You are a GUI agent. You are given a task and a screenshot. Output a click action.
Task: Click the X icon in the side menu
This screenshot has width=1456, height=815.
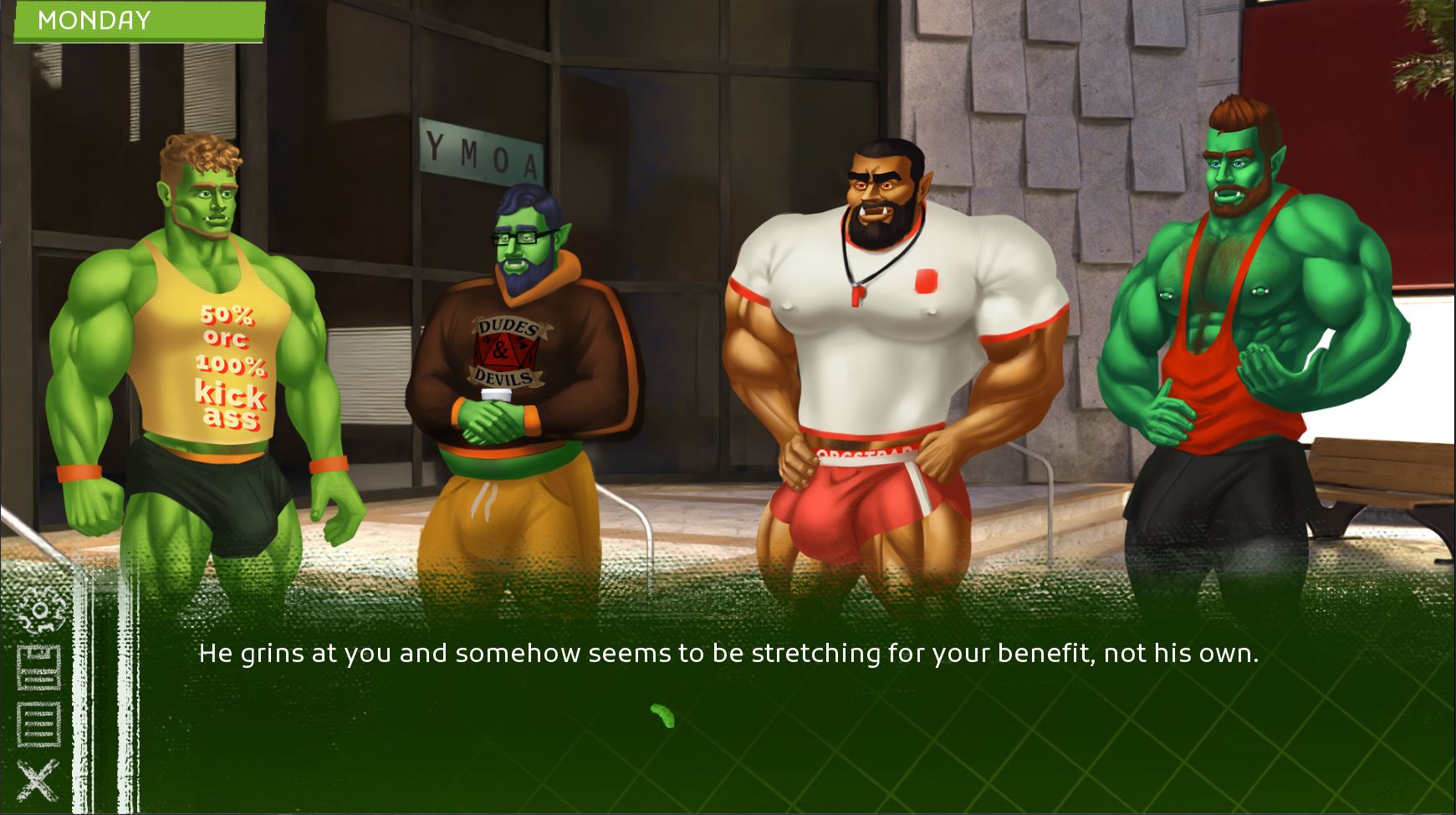click(x=38, y=780)
